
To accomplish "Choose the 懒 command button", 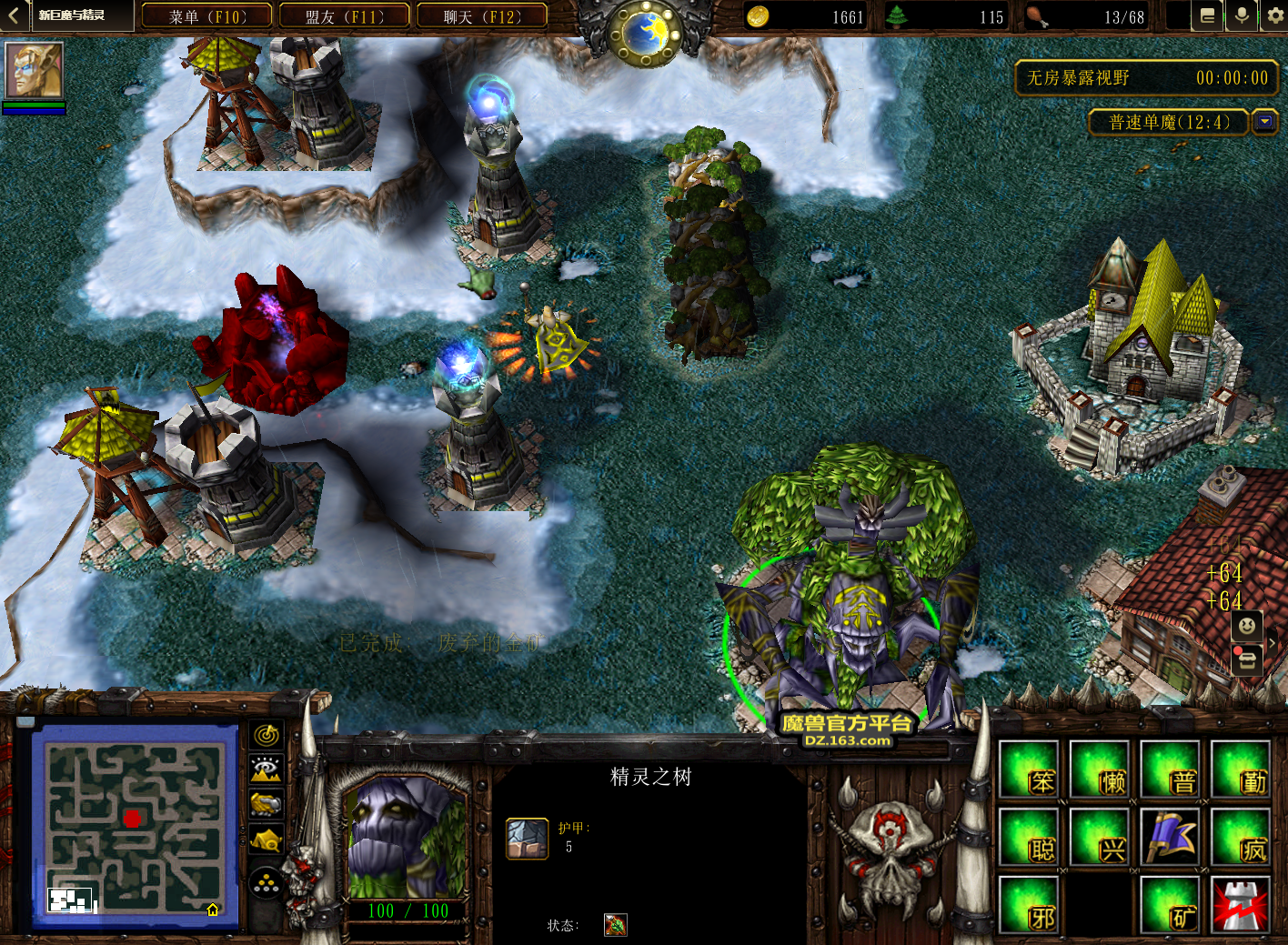I will [1101, 769].
